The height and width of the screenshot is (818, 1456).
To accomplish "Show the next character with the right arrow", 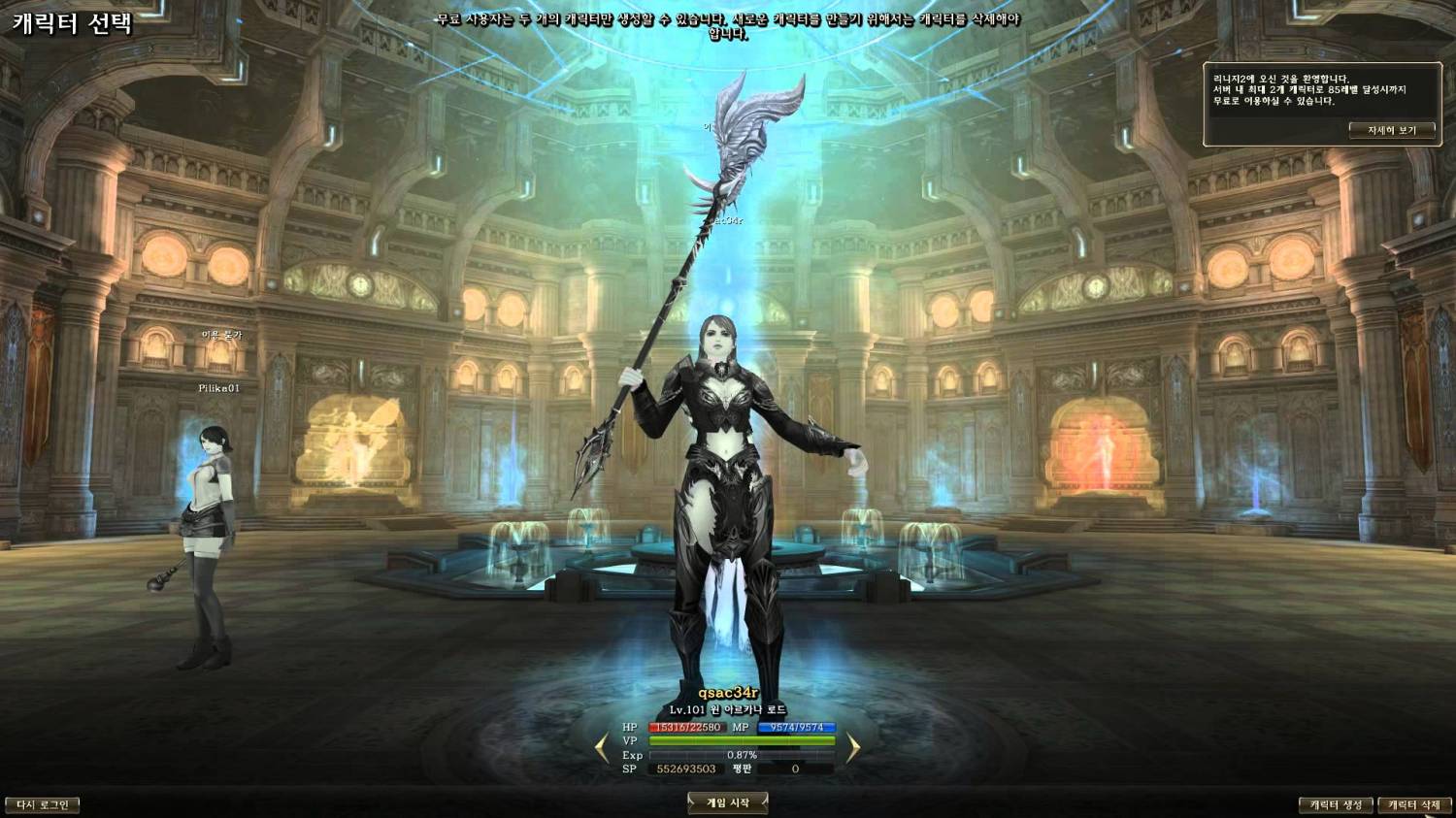I will point(853,747).
